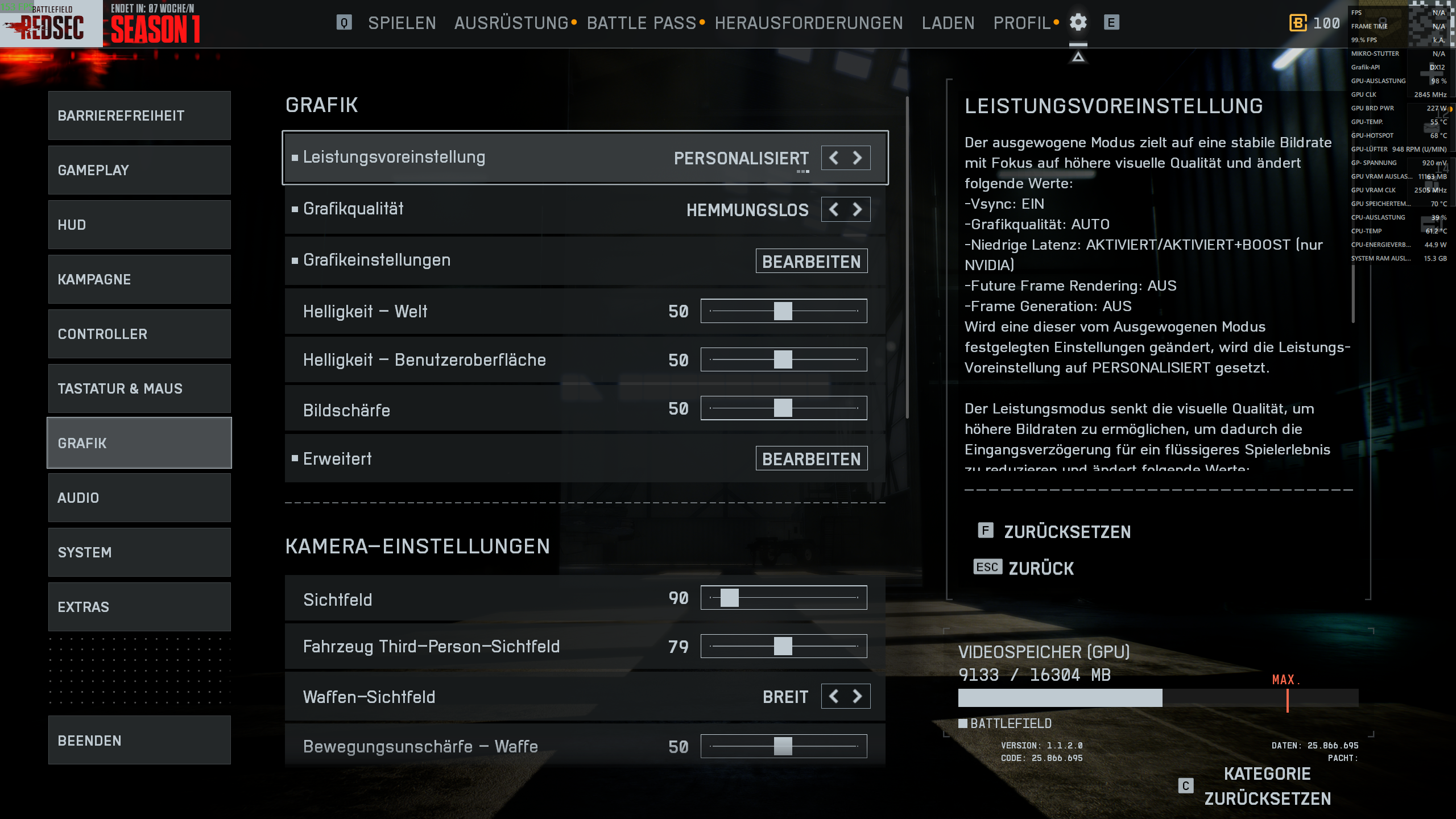Select the System settings category
This screenshot has width=1456, height=819.
[139, 552]
